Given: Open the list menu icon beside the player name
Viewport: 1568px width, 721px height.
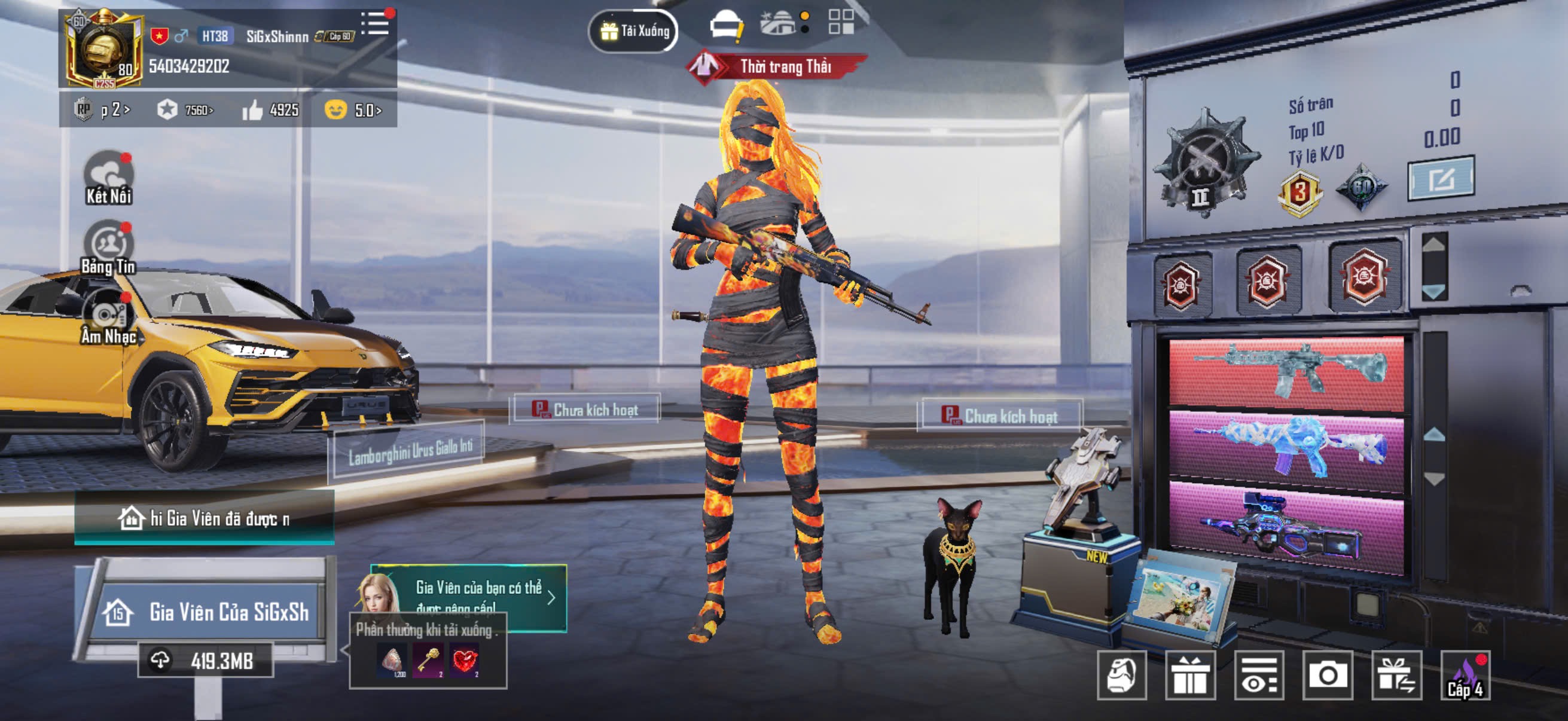Looking at the screenshot, I should (376, 24).
